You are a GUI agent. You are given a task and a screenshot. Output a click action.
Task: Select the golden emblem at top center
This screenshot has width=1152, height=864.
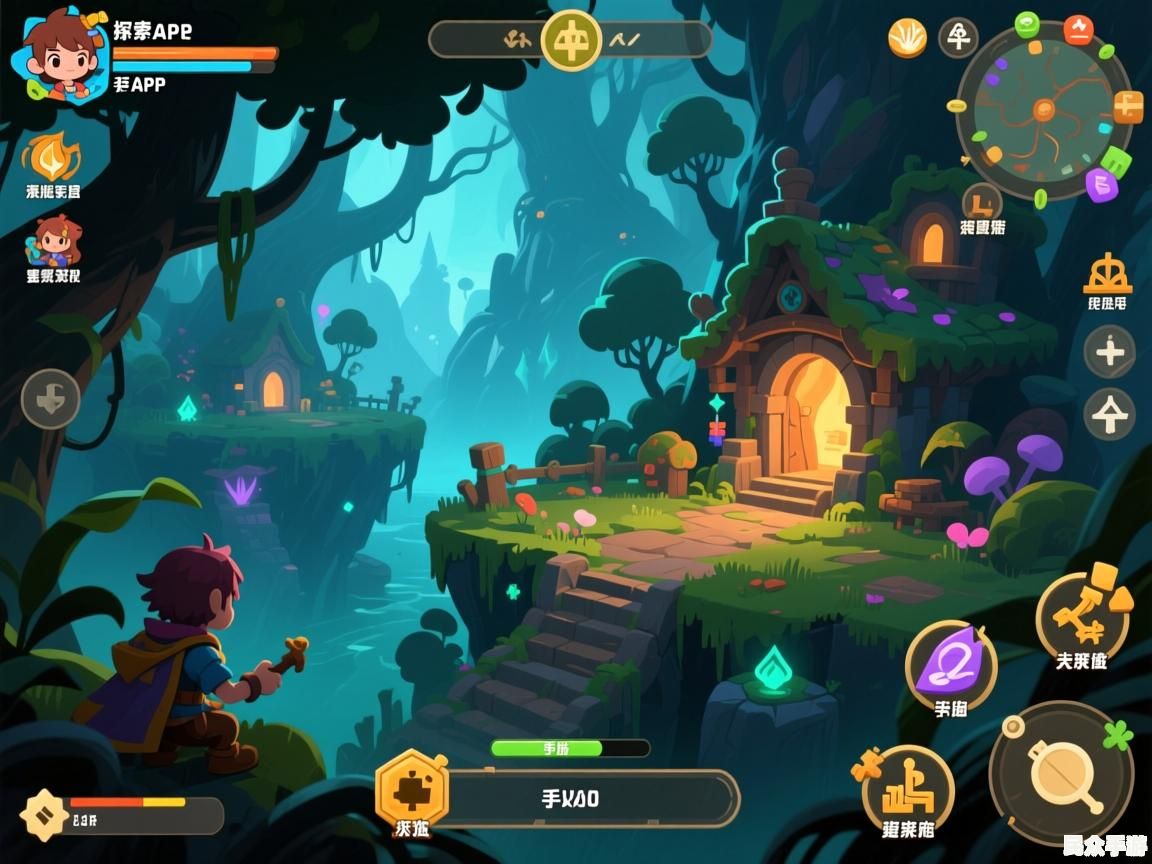[x=571, y=40]
